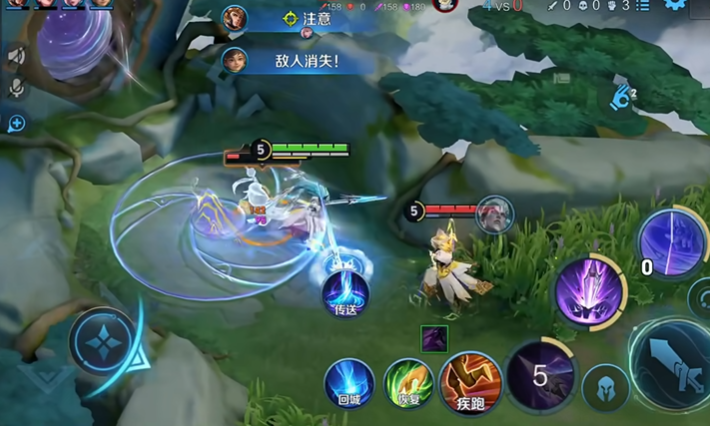Open the scoreboard list icon
Image resolution: width=710 pixels, height=426 pixels.
point(642,6)
